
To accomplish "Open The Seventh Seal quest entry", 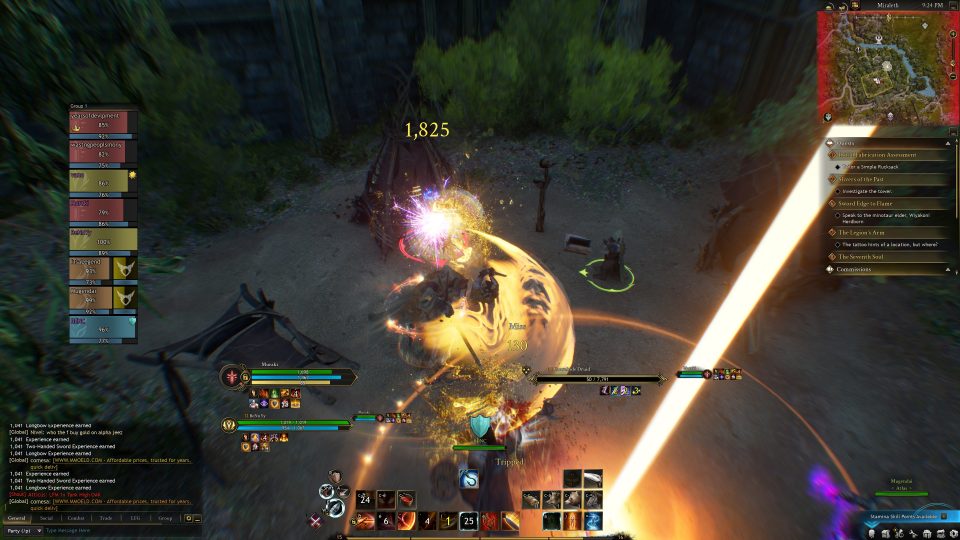I will pyautogui.click(x=866, y=257).
